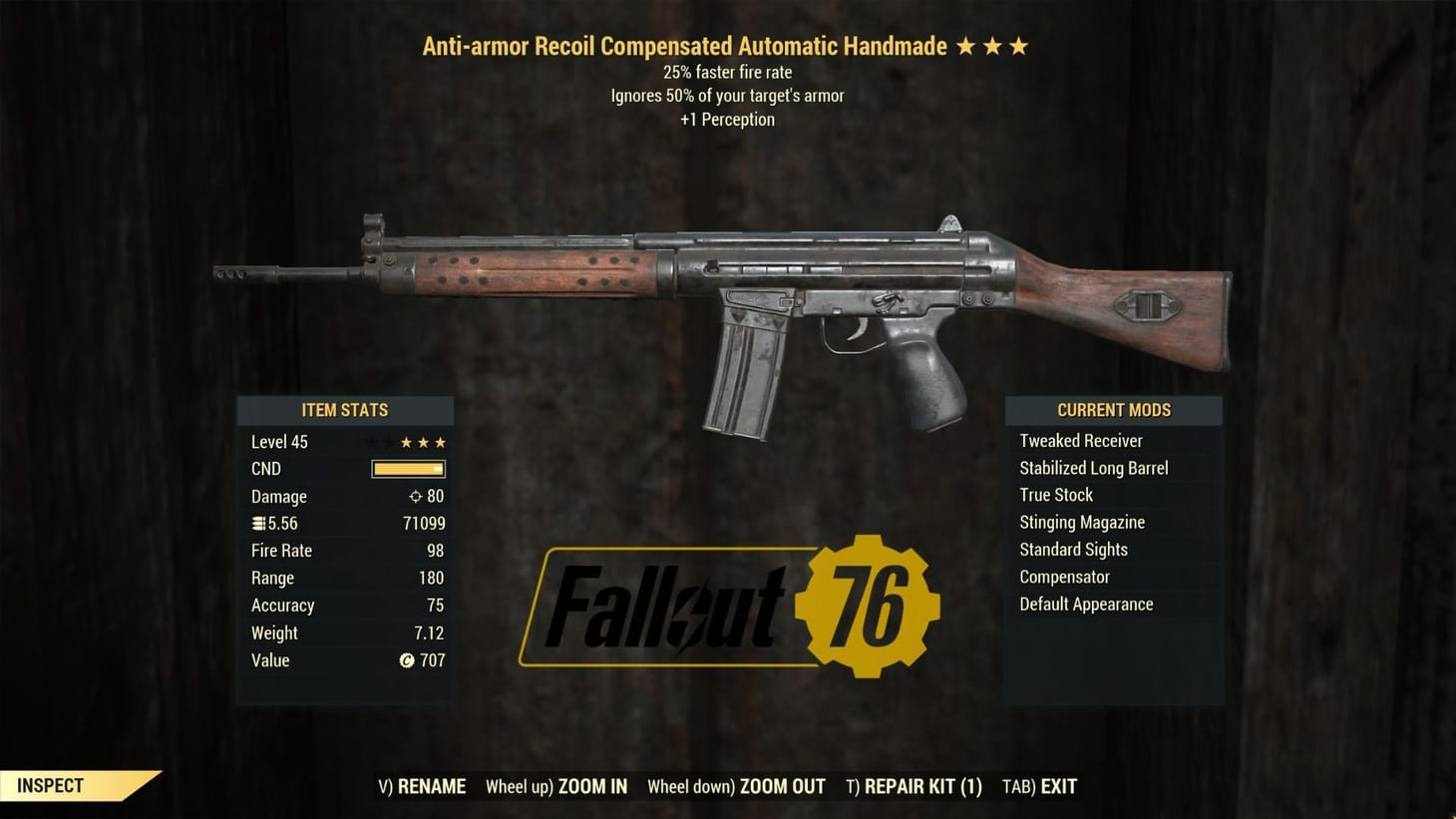Viewport: 1456px width, 819px height.
Task: Click the yellow CND condition bar
Action: 407,469
